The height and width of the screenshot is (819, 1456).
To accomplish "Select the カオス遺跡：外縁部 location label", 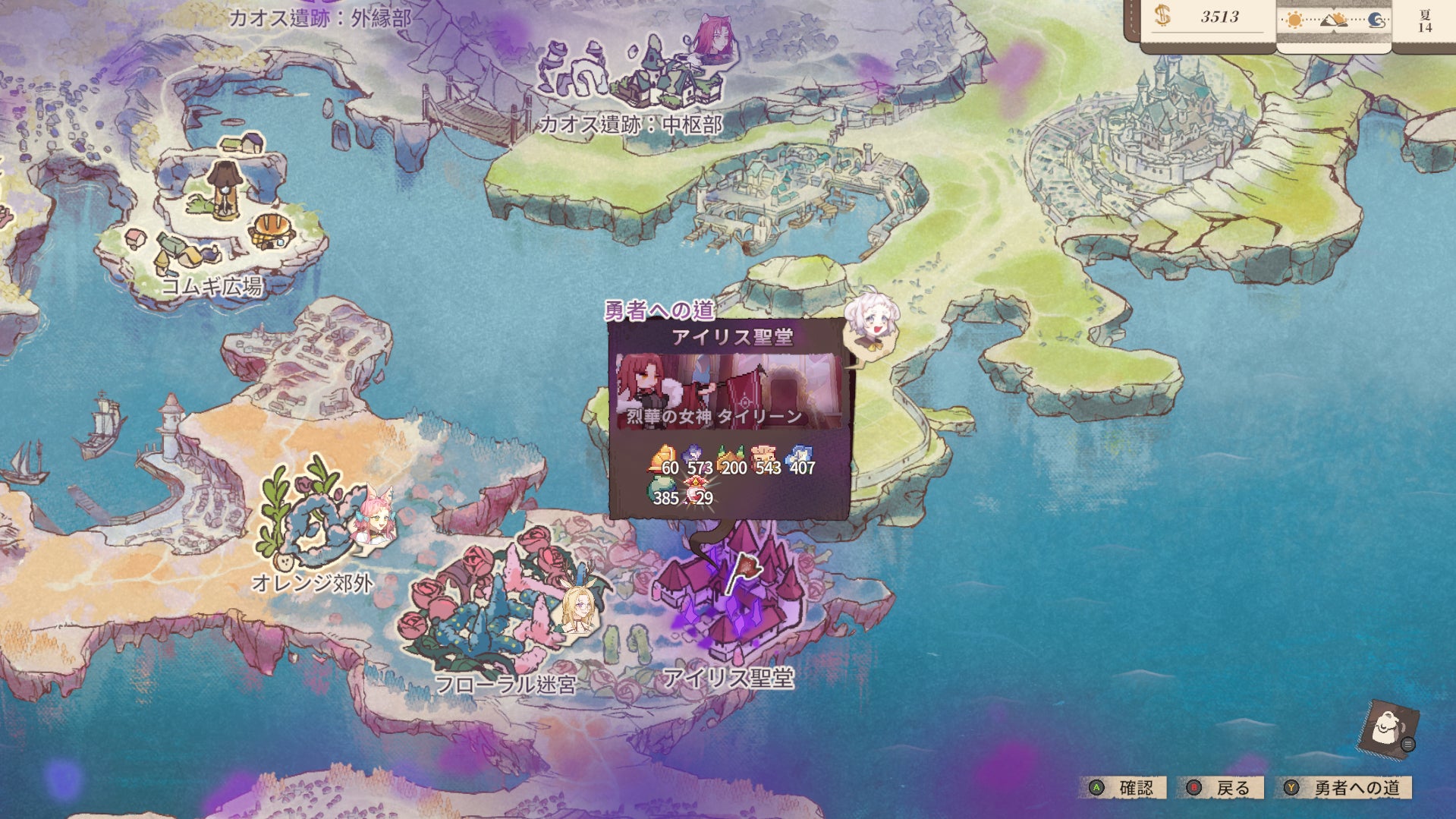I will 319,17.
